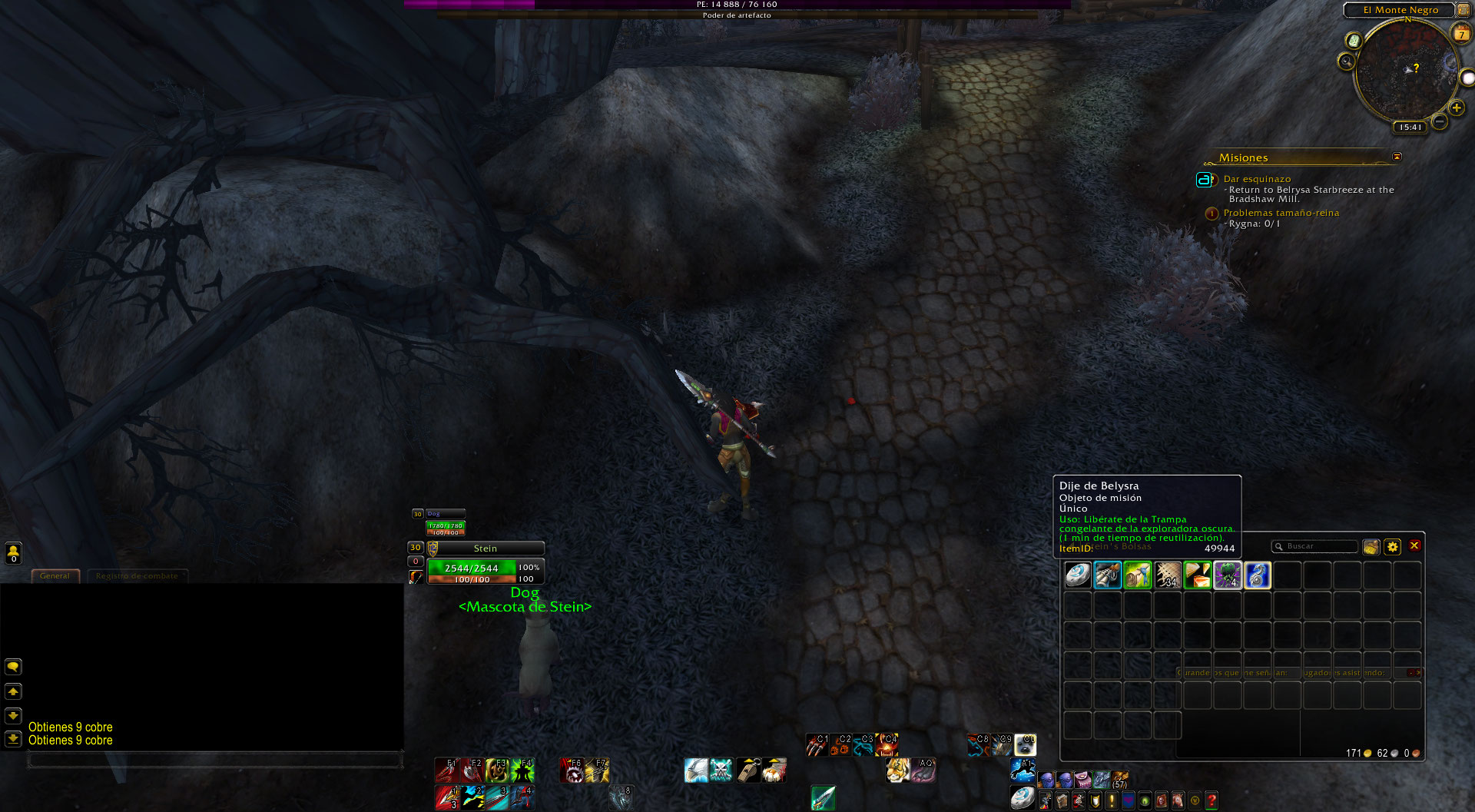Open the General chat tab
Screen dimensions: 1475x812
(55, 575)
